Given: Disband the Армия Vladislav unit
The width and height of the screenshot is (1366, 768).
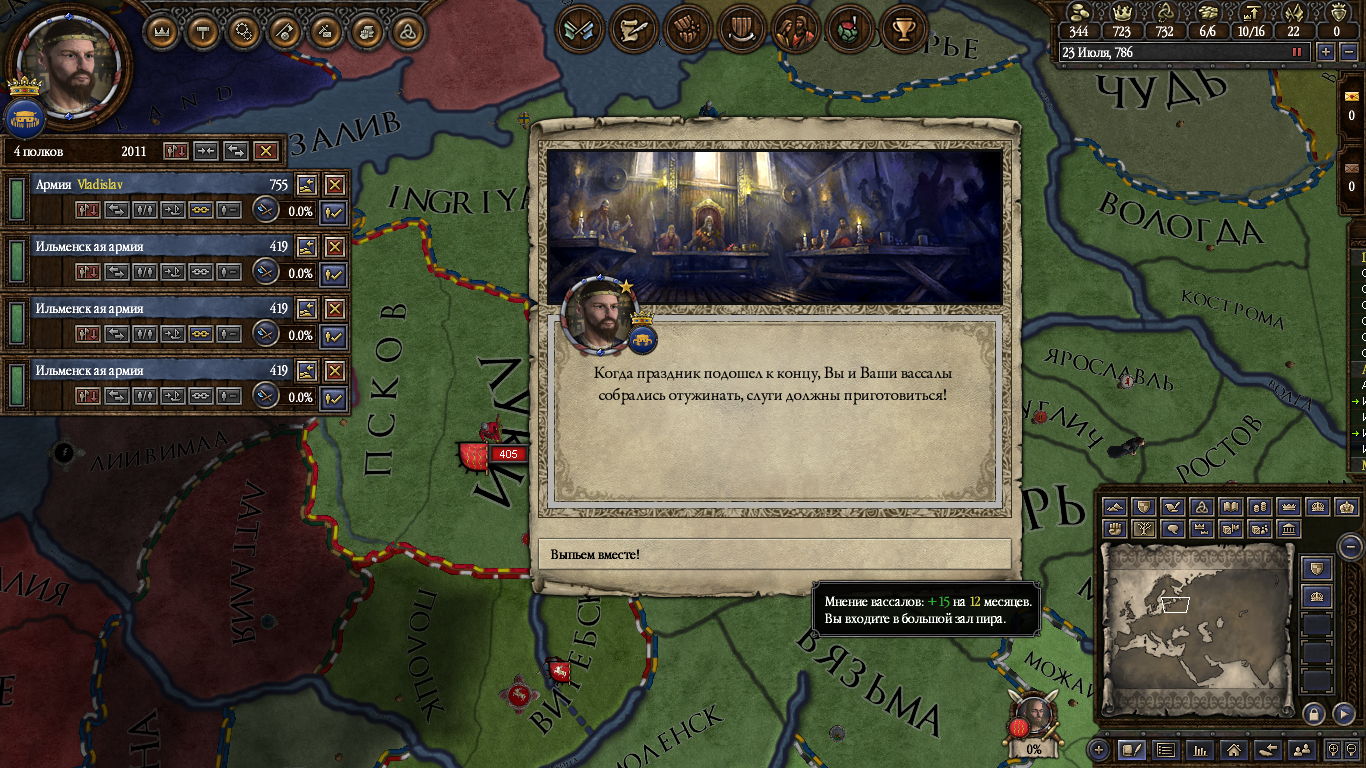Looking at the screenshot, I should [335, 185].
